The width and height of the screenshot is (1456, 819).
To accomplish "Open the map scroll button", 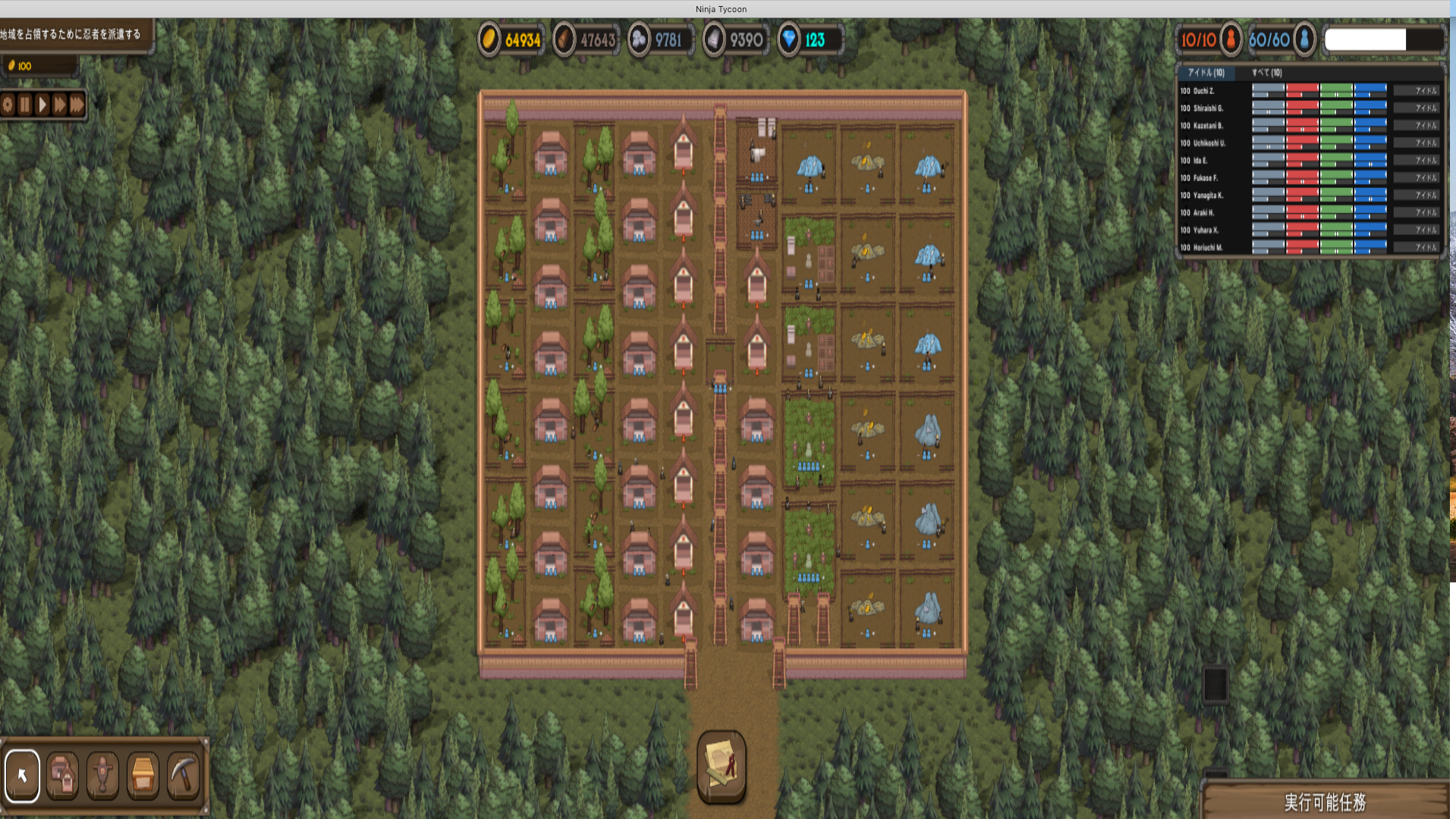I will click(721, 766).
